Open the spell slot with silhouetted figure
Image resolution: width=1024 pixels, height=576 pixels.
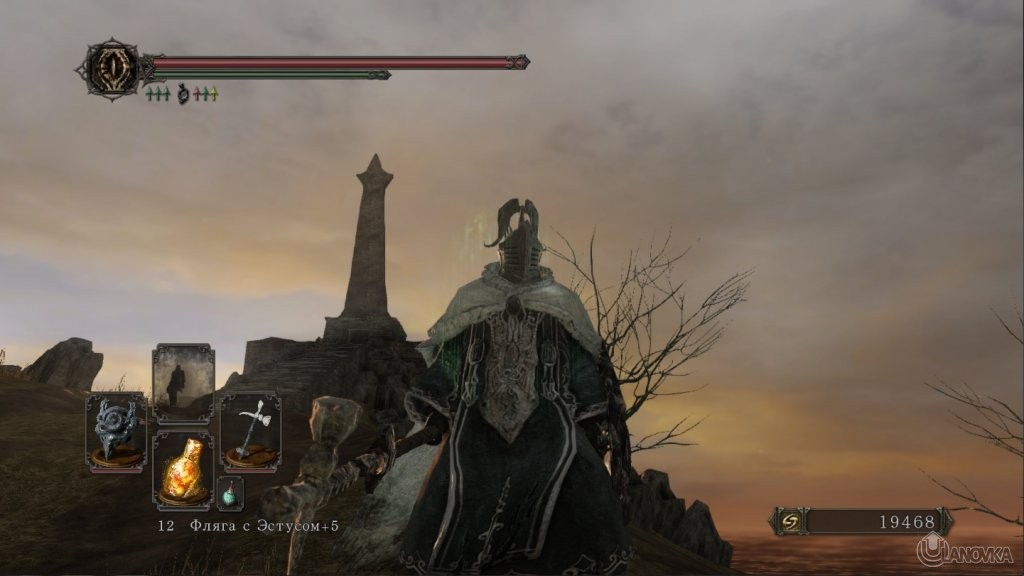coord(183,384)
